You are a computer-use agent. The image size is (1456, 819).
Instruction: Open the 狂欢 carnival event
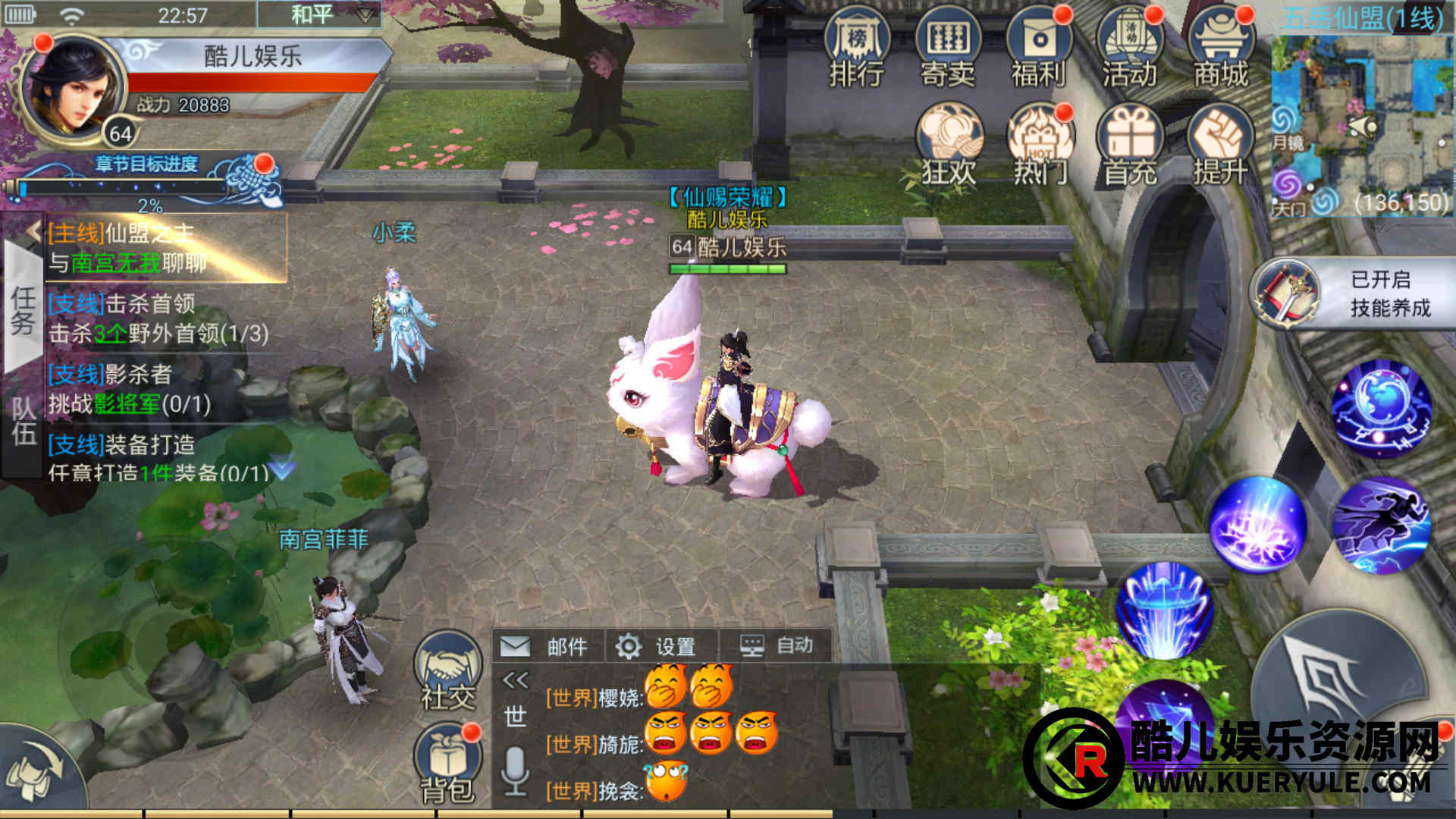point(949,144)
